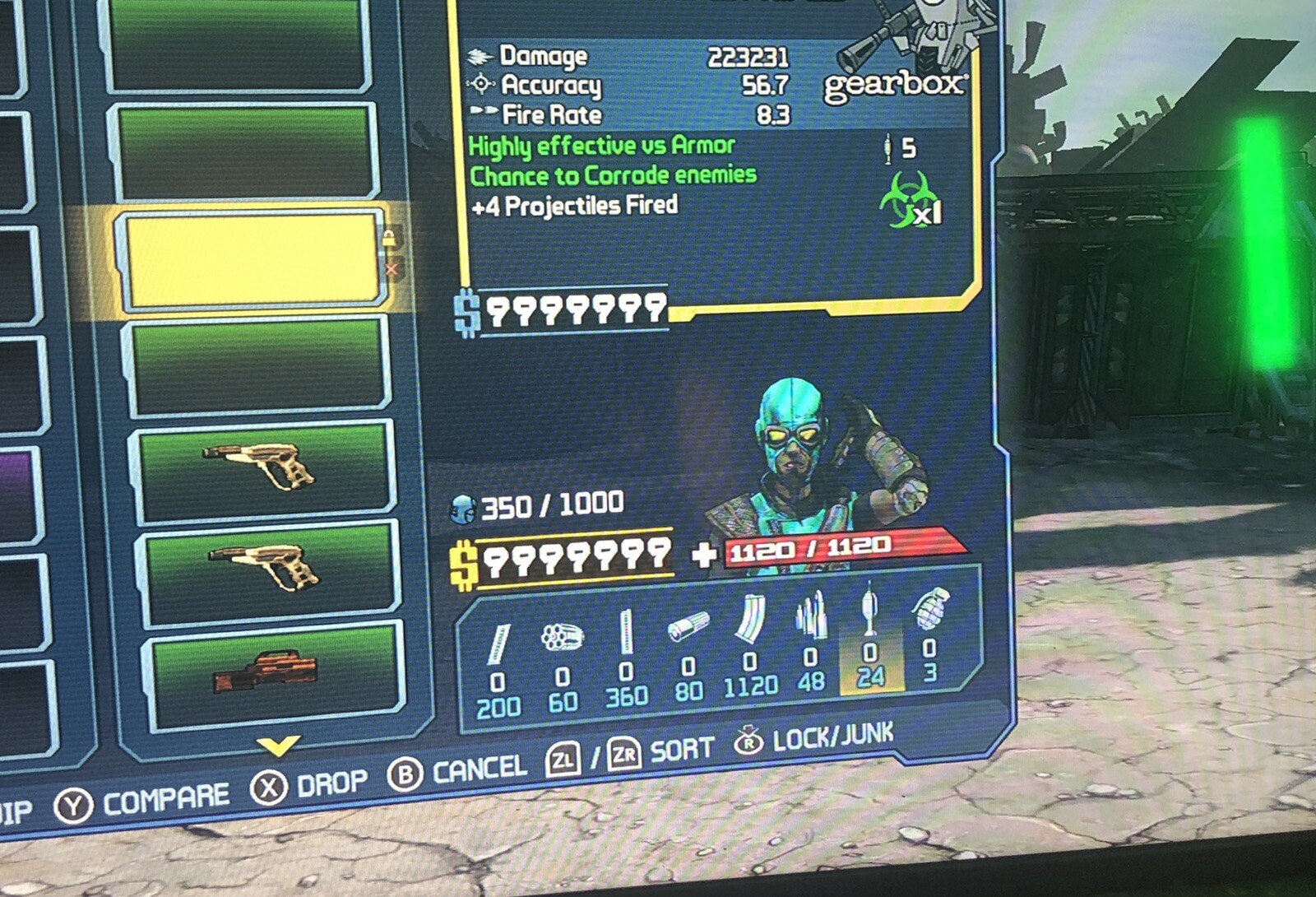This screenshot has width=1316, height=897.
Task: Click the red X junk marker
Action: click(392, 269)
